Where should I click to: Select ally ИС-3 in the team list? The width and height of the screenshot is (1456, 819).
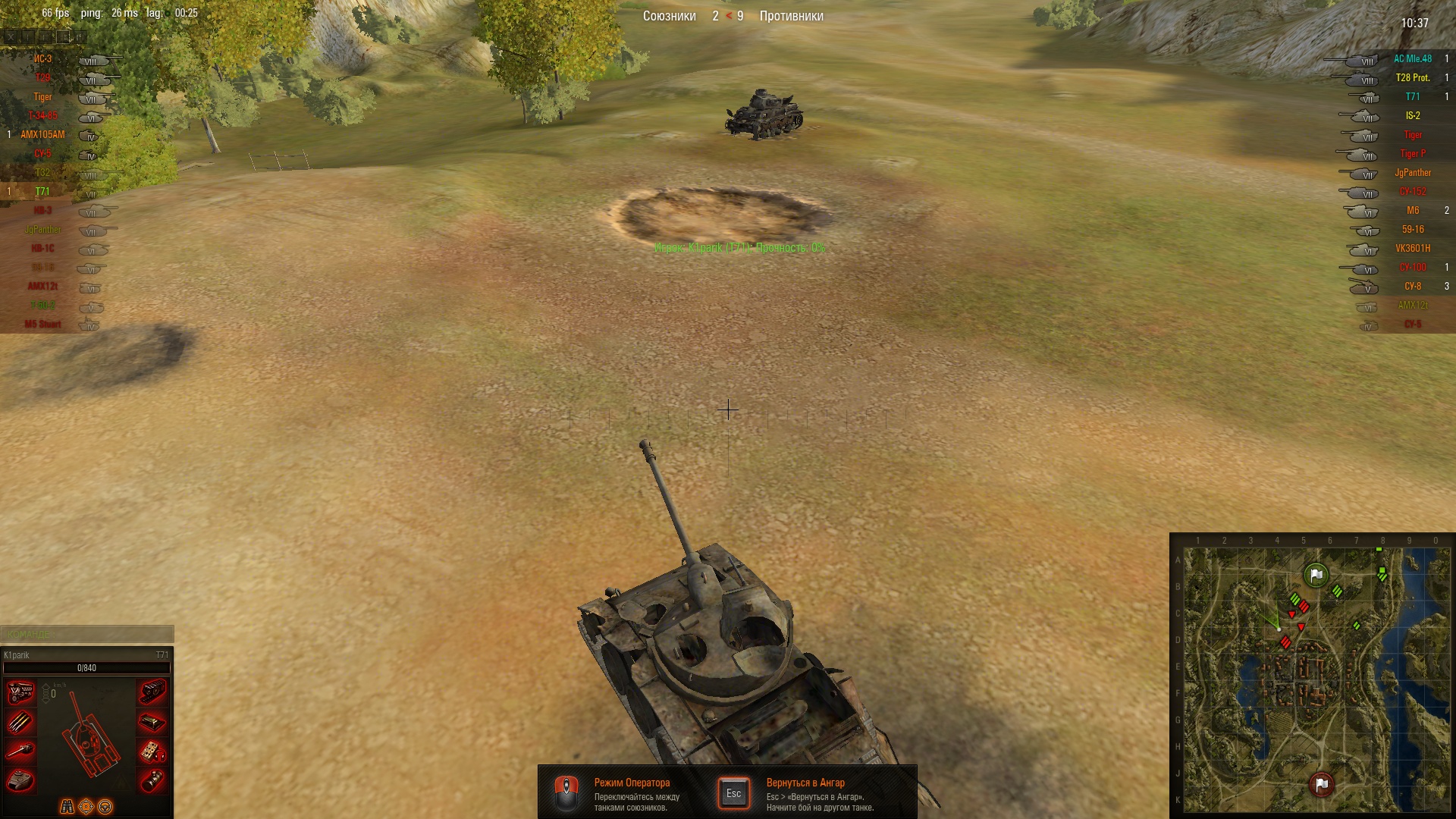tap(42, 59)
